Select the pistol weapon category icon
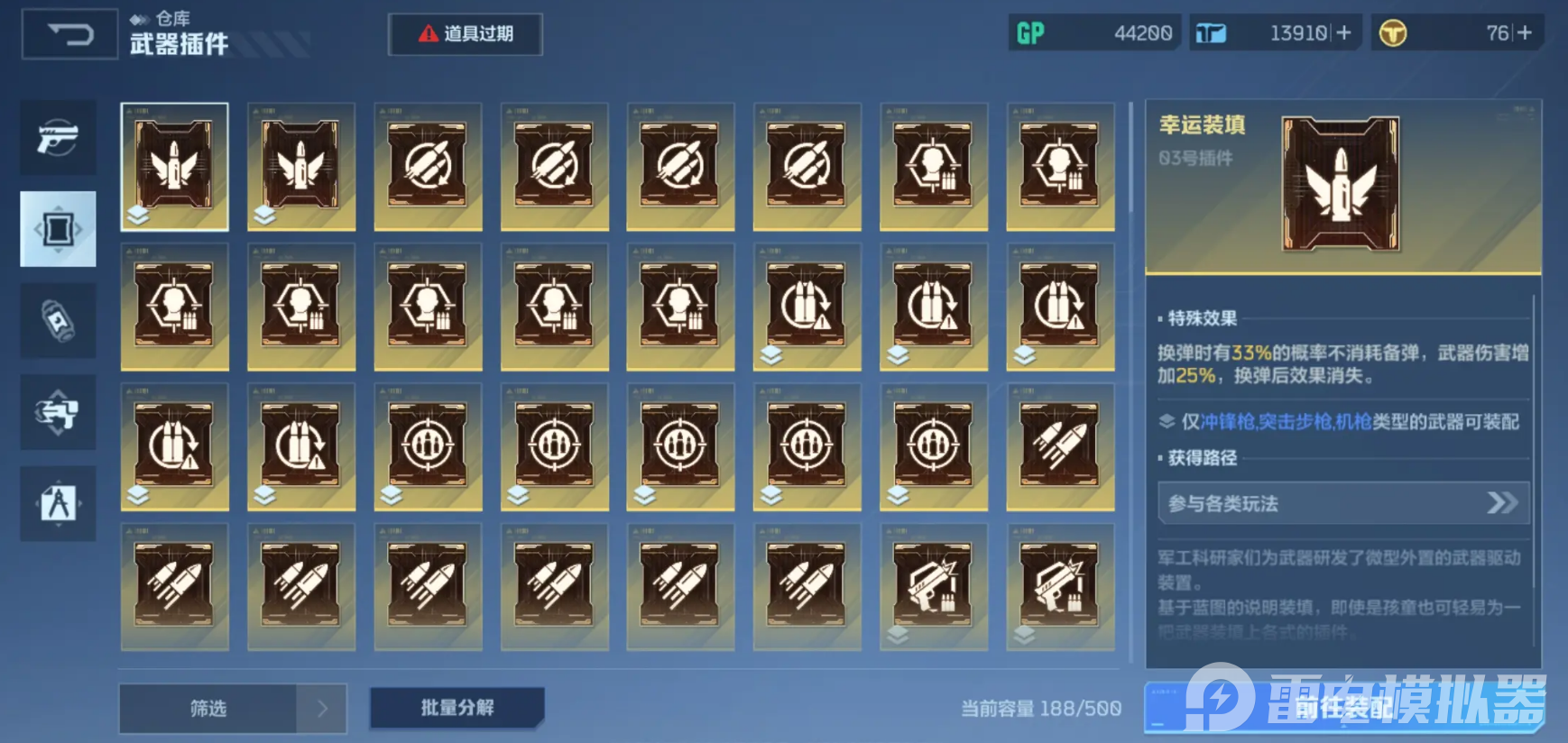This screenshot has height=743, width=1568. point(58,137)
